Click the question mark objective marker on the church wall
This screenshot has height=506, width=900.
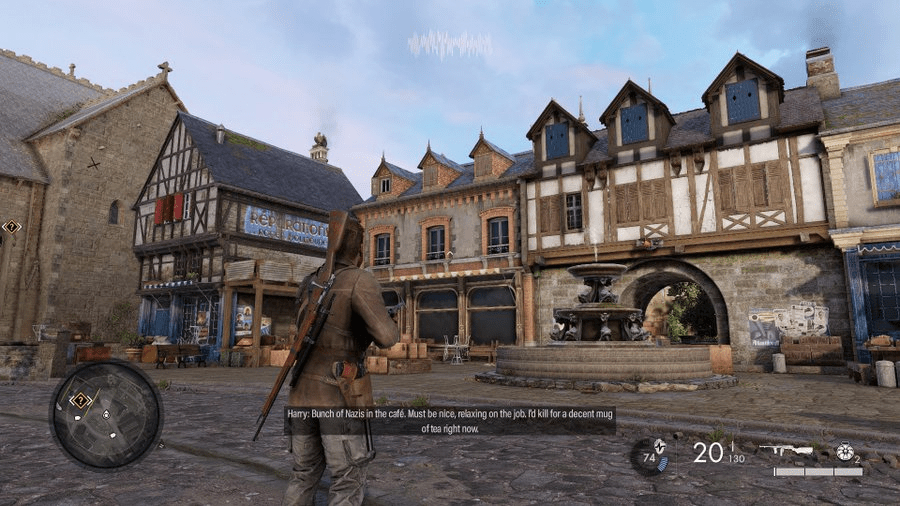click(x=11, y=227)
